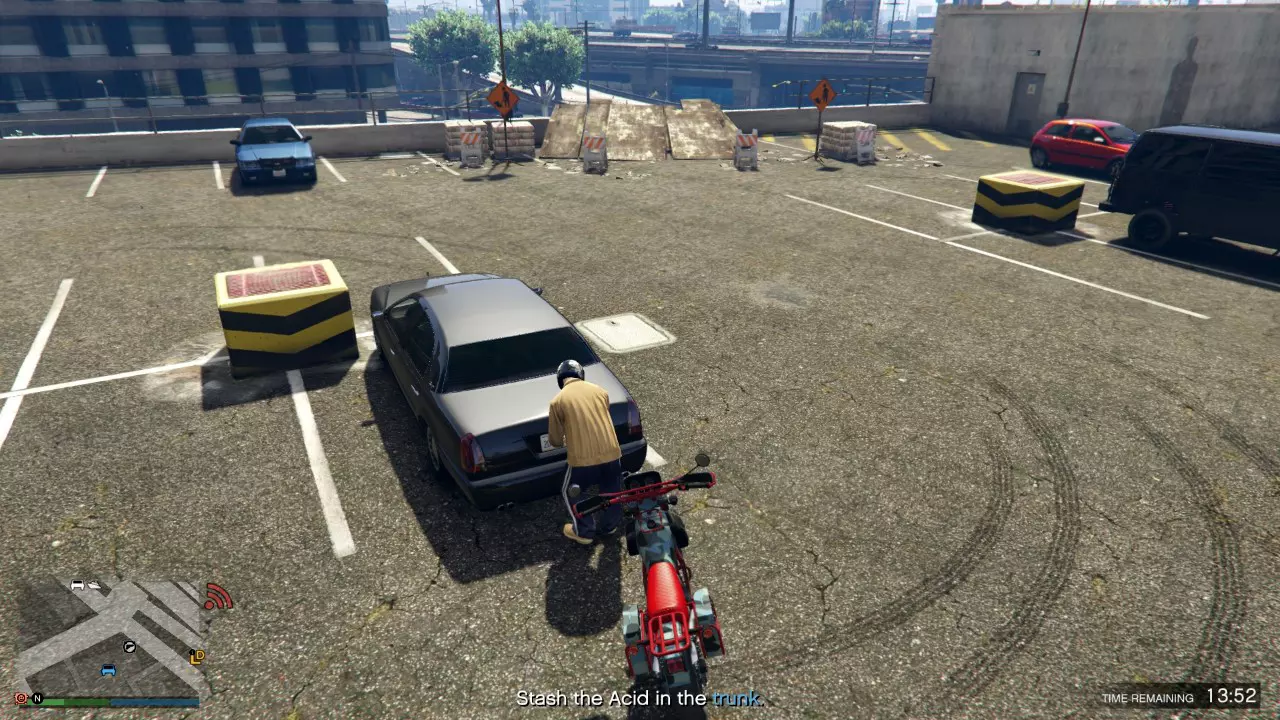The height and width of the screenshot is (720, 1280).
Task: Click the white car blip at minimap top
Action: tap(77, 585)
